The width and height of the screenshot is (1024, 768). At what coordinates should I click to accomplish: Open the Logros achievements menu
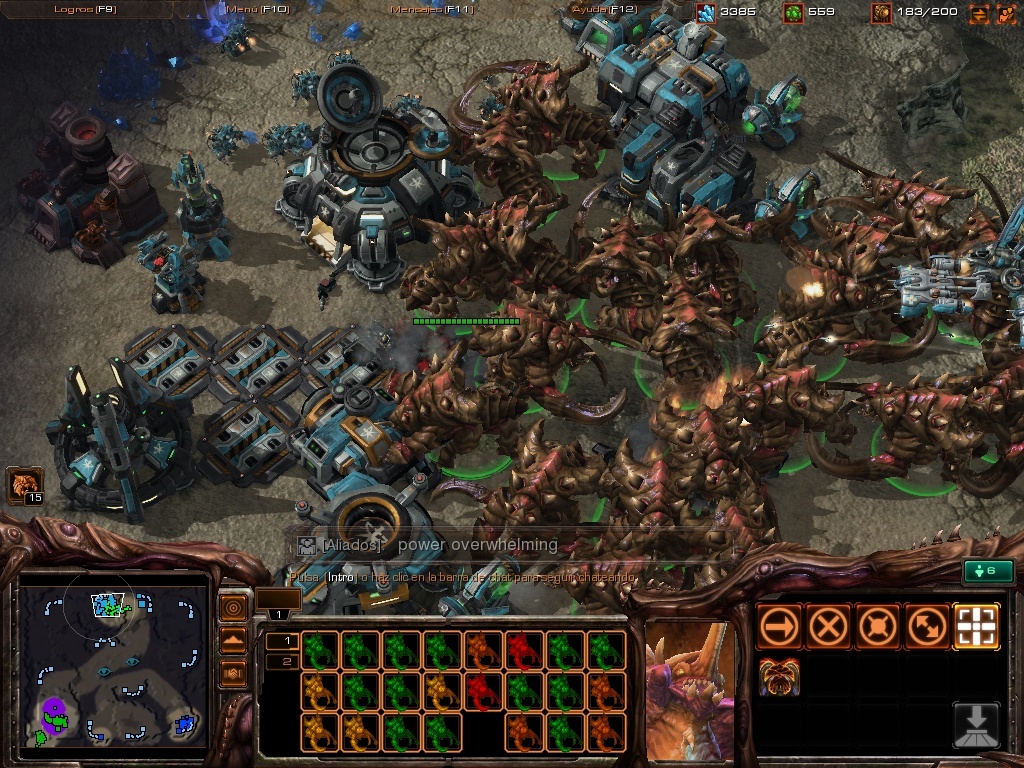pos(86,9)
